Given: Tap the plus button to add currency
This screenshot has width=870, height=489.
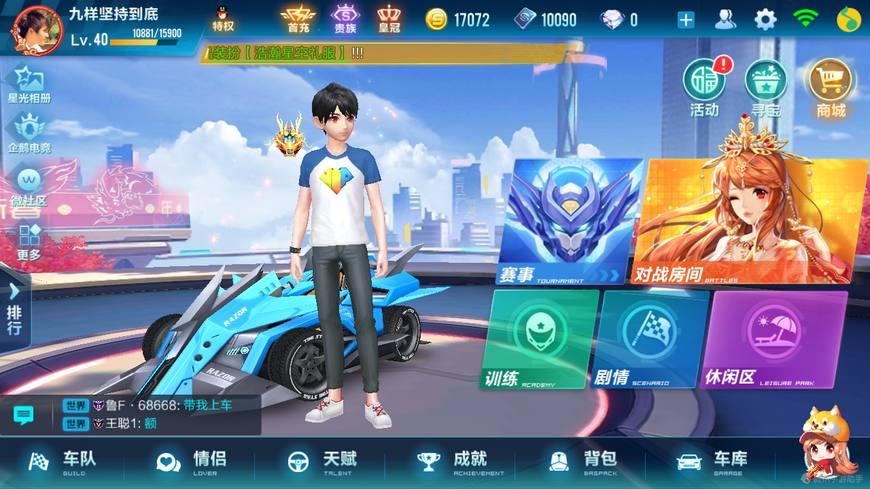Looking at the screenshot, I should tap(686, 19).
